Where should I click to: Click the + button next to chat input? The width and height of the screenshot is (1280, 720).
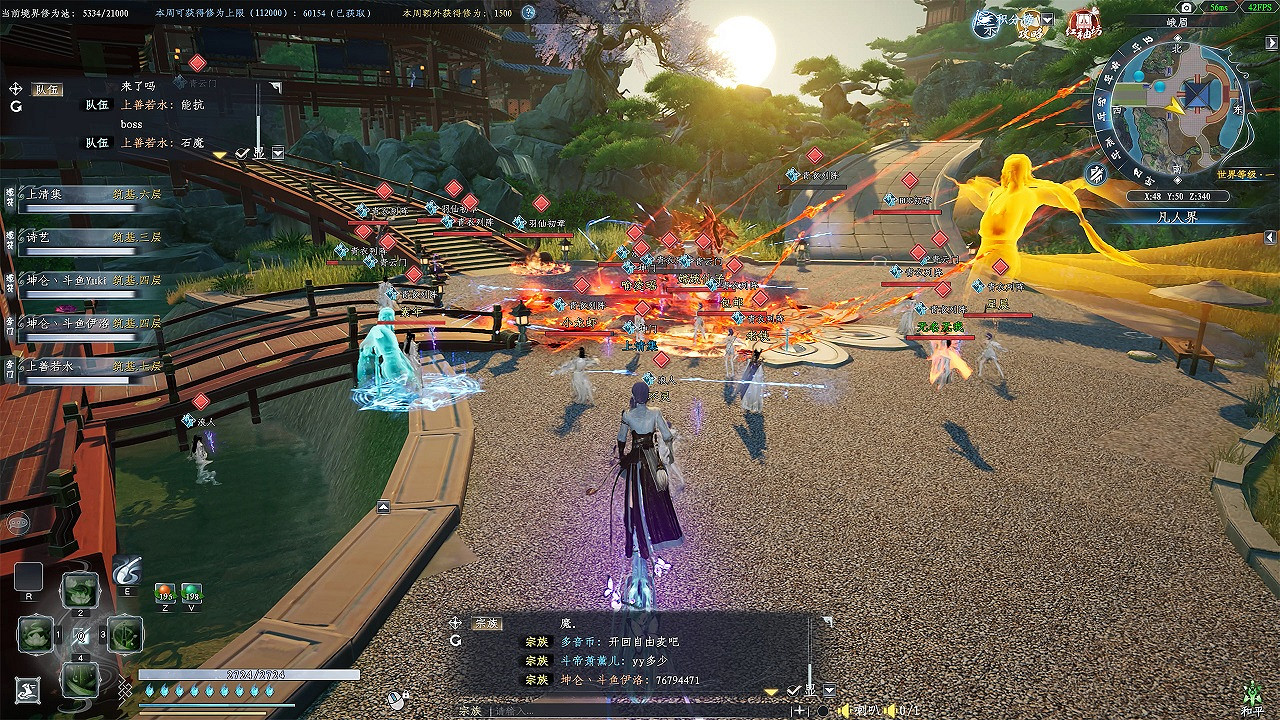[800, 710]
